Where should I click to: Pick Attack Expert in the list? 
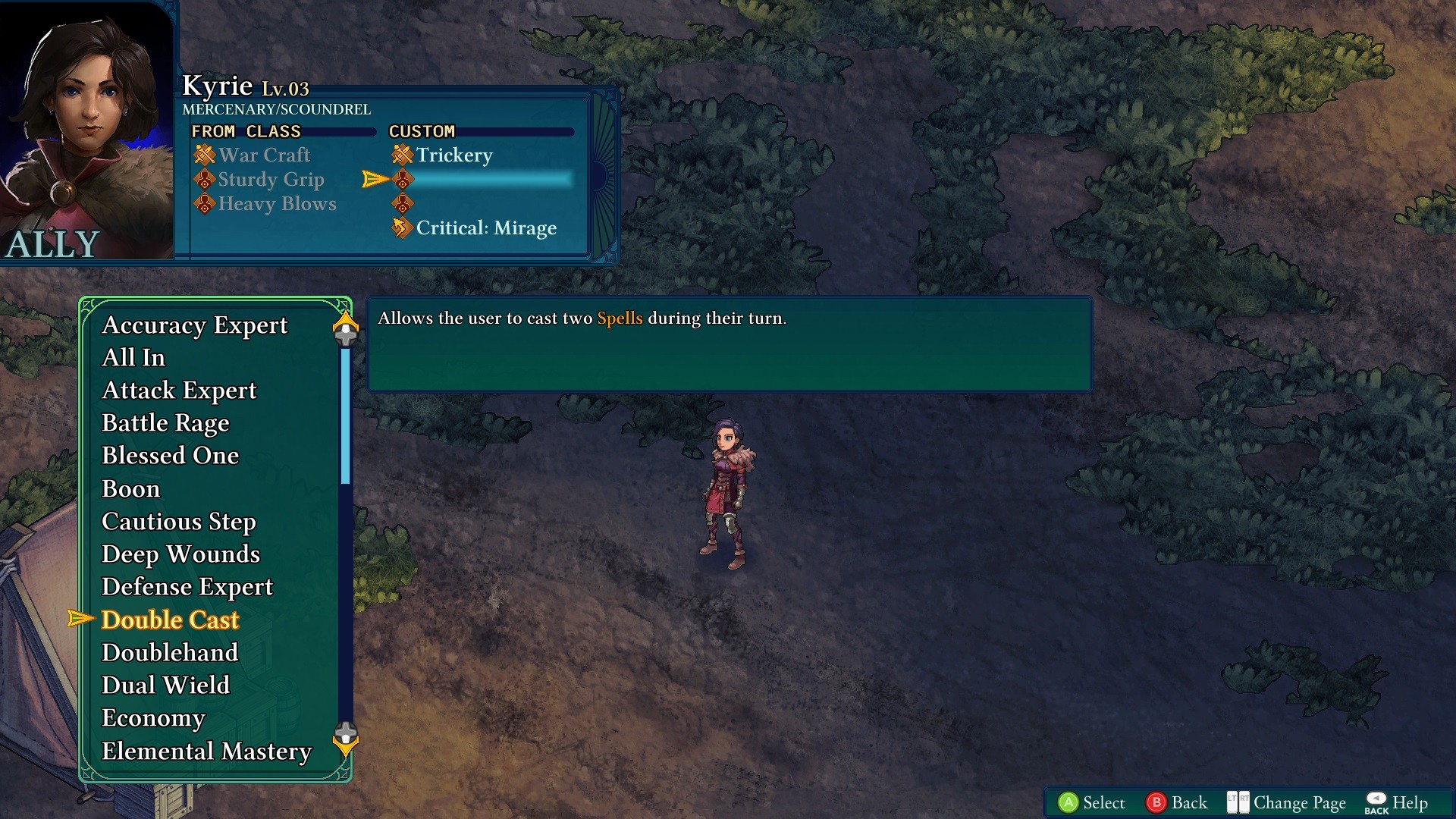point(179,391)
